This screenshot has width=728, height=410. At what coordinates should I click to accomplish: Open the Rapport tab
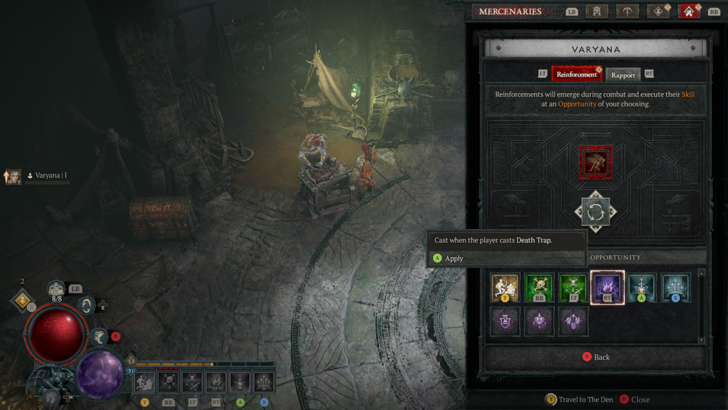coord(622,74)
